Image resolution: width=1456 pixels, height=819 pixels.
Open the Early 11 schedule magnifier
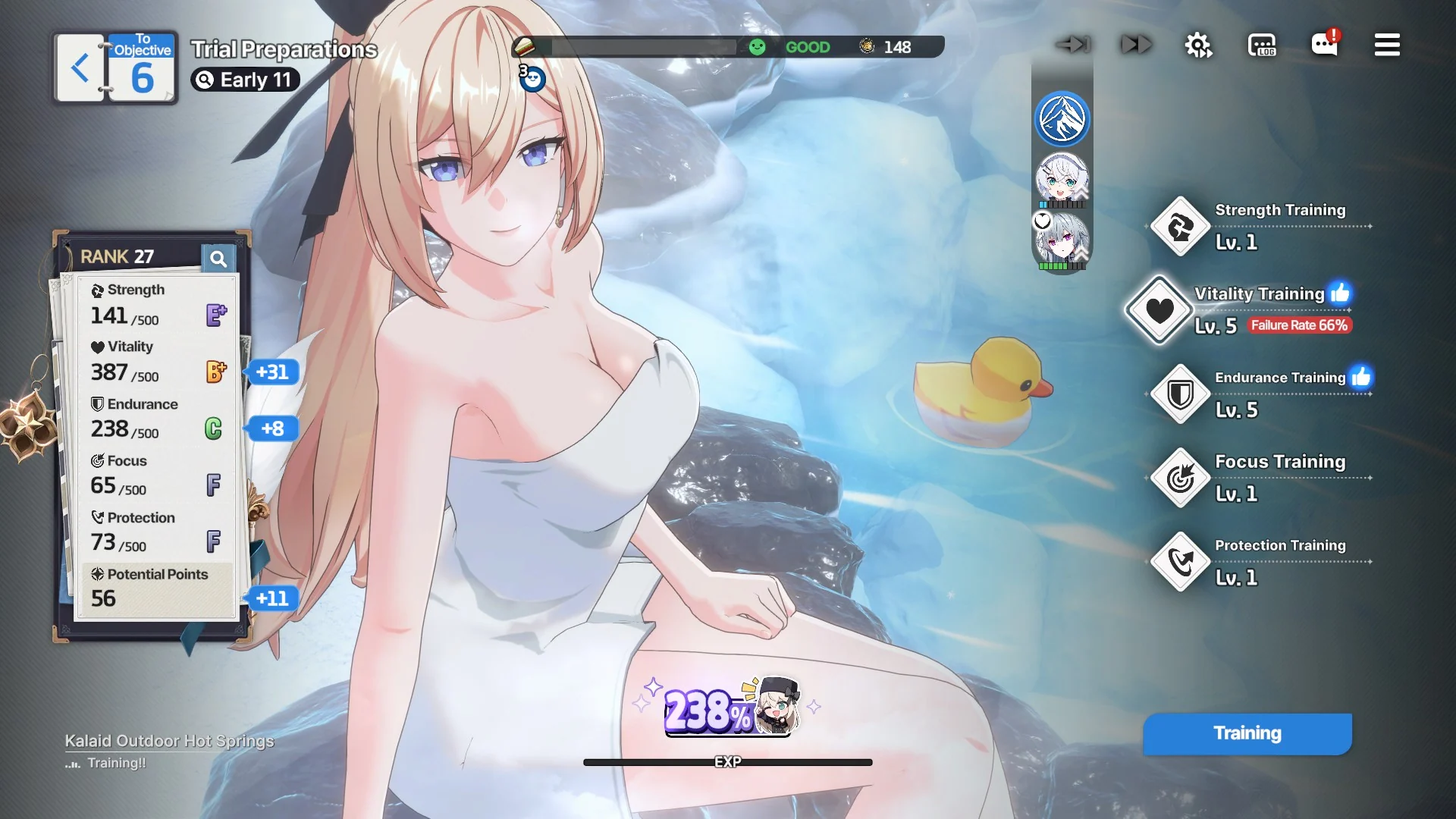point(205,80)
